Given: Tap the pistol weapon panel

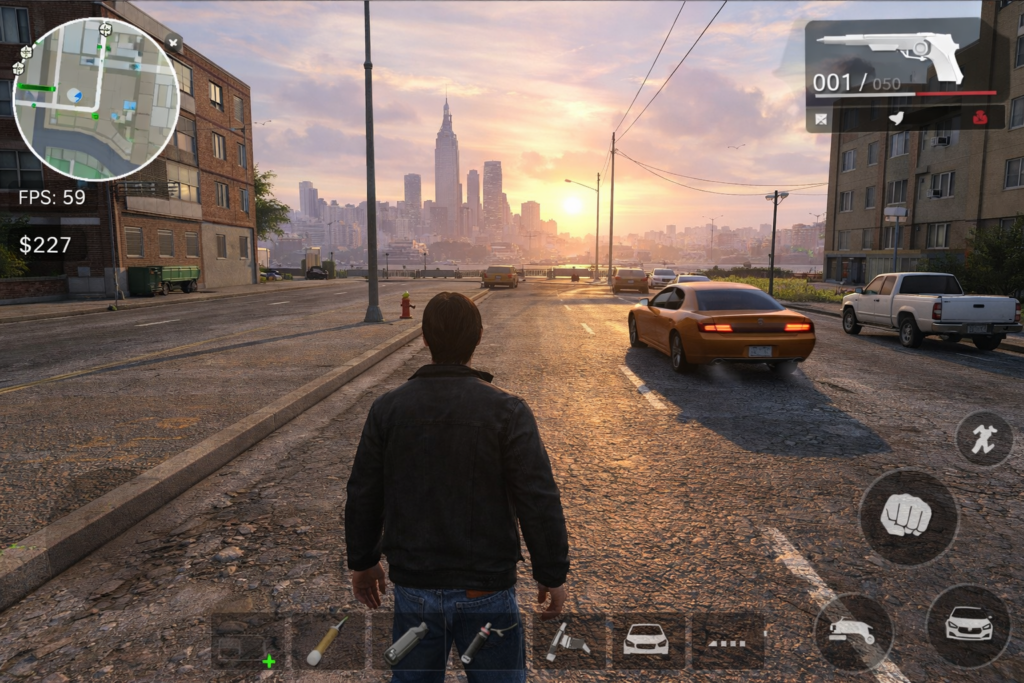Looking at the screenshot, I should 905,58.
